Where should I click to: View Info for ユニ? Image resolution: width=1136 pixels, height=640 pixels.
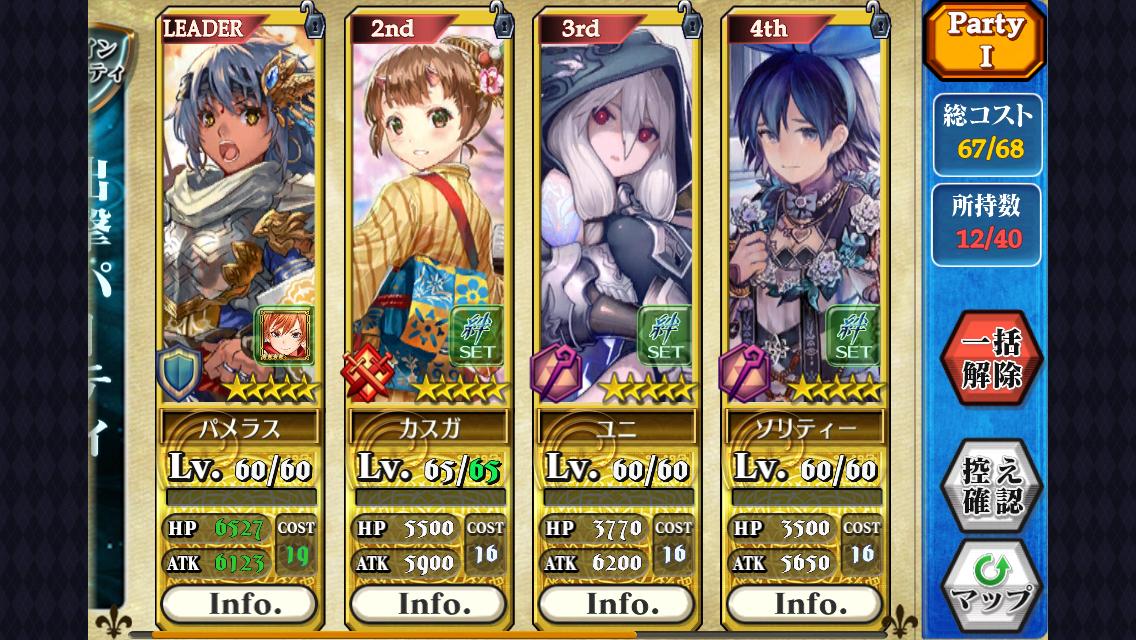(616, 603)
